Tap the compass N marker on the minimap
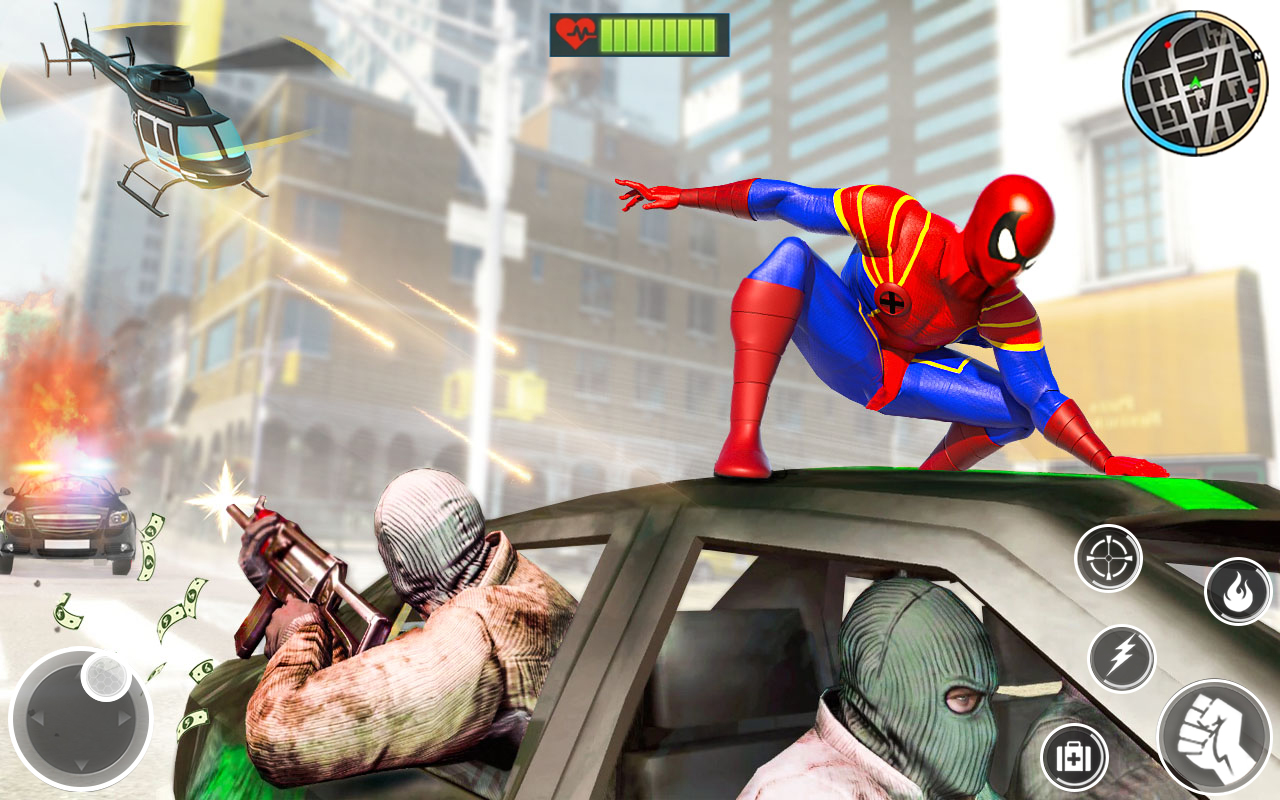The width and height of the screenshot is (1280, 800). (1258, 55)
